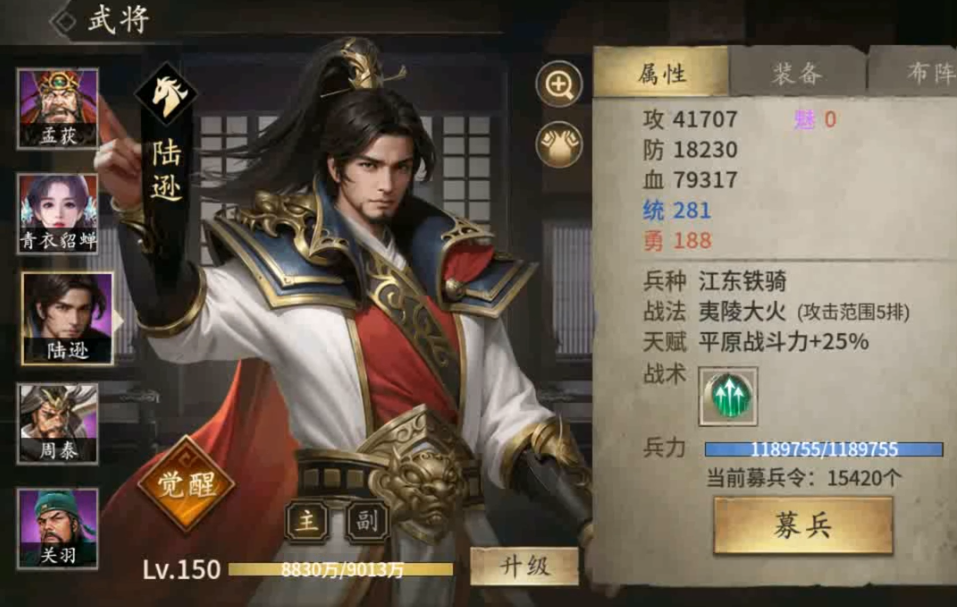Viewport: 957px width, 607px height.
Task: Select 陆逊 in the general list
Action: 67,317
